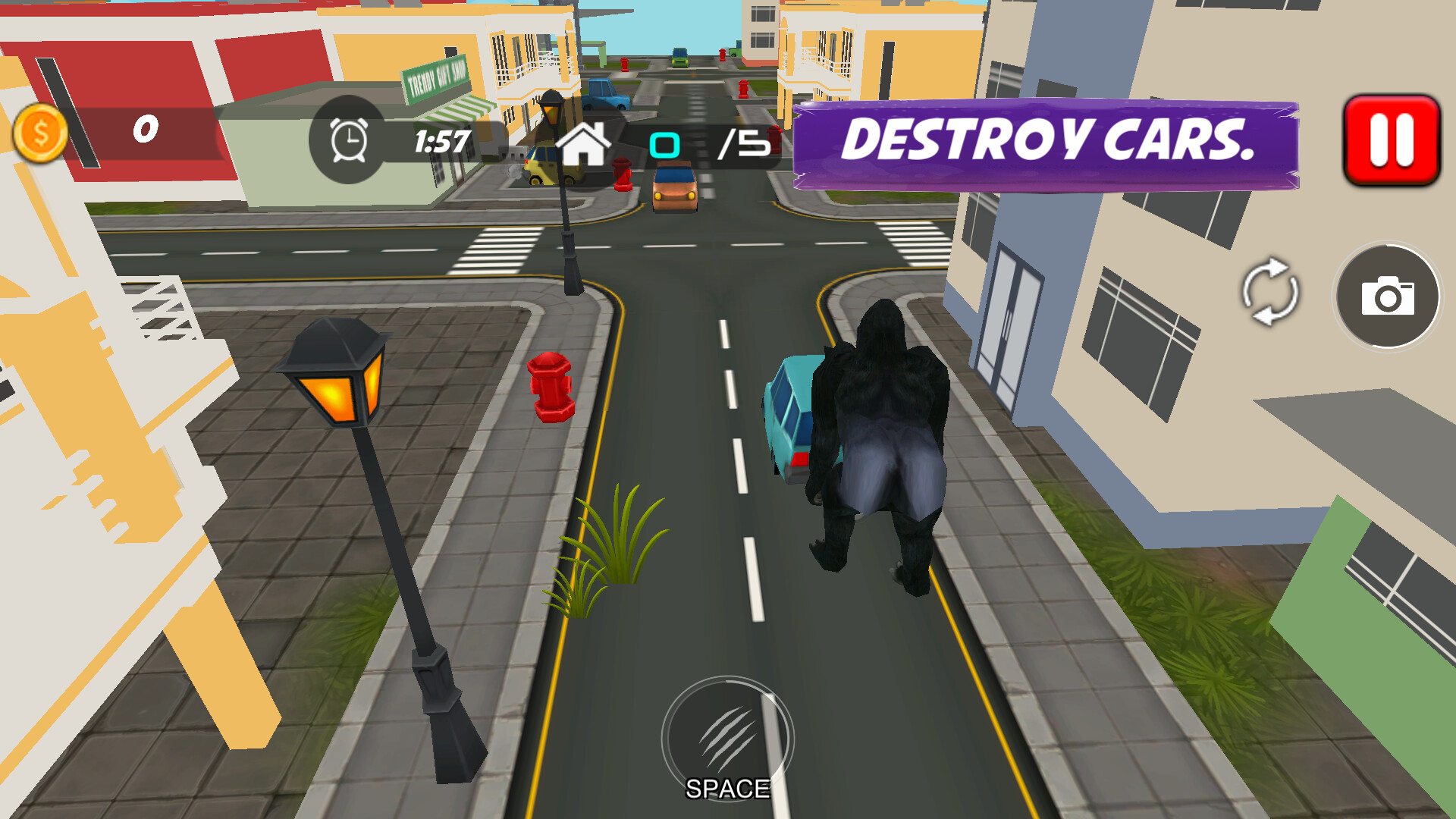This screenshot has height=819, width=1456.
Task: Take a screenshot using the camera icon
Action: tap(1388, 298)
